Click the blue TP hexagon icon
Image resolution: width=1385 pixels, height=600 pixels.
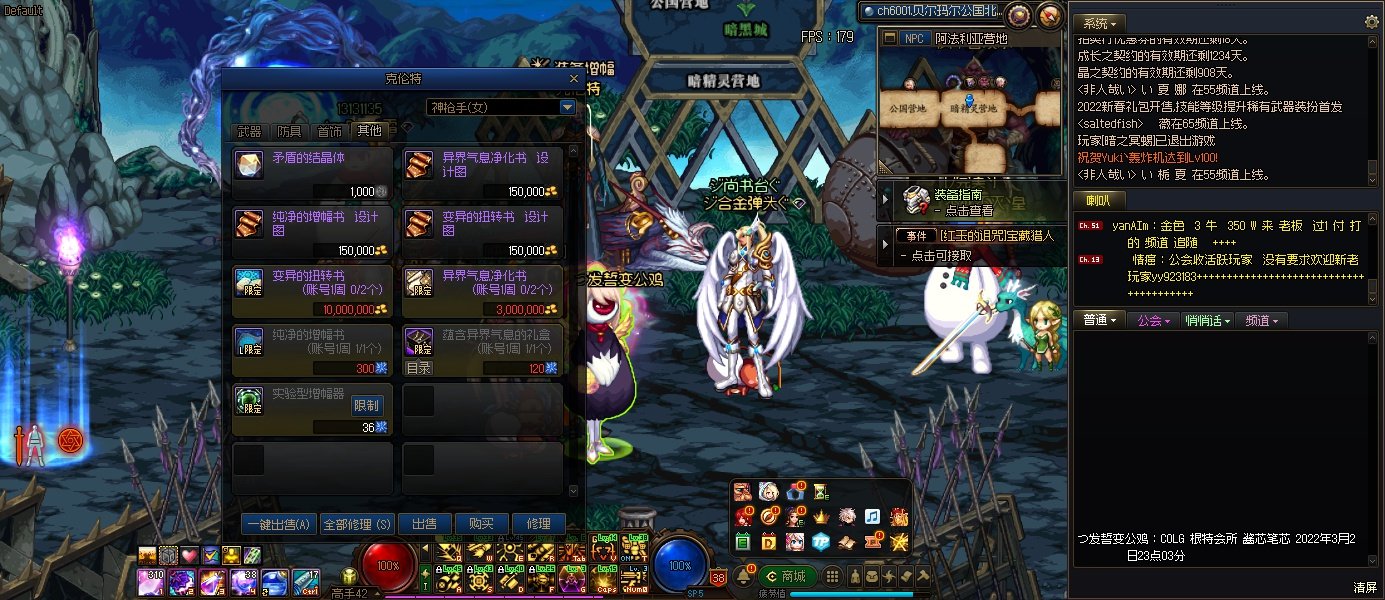point(820,541)
